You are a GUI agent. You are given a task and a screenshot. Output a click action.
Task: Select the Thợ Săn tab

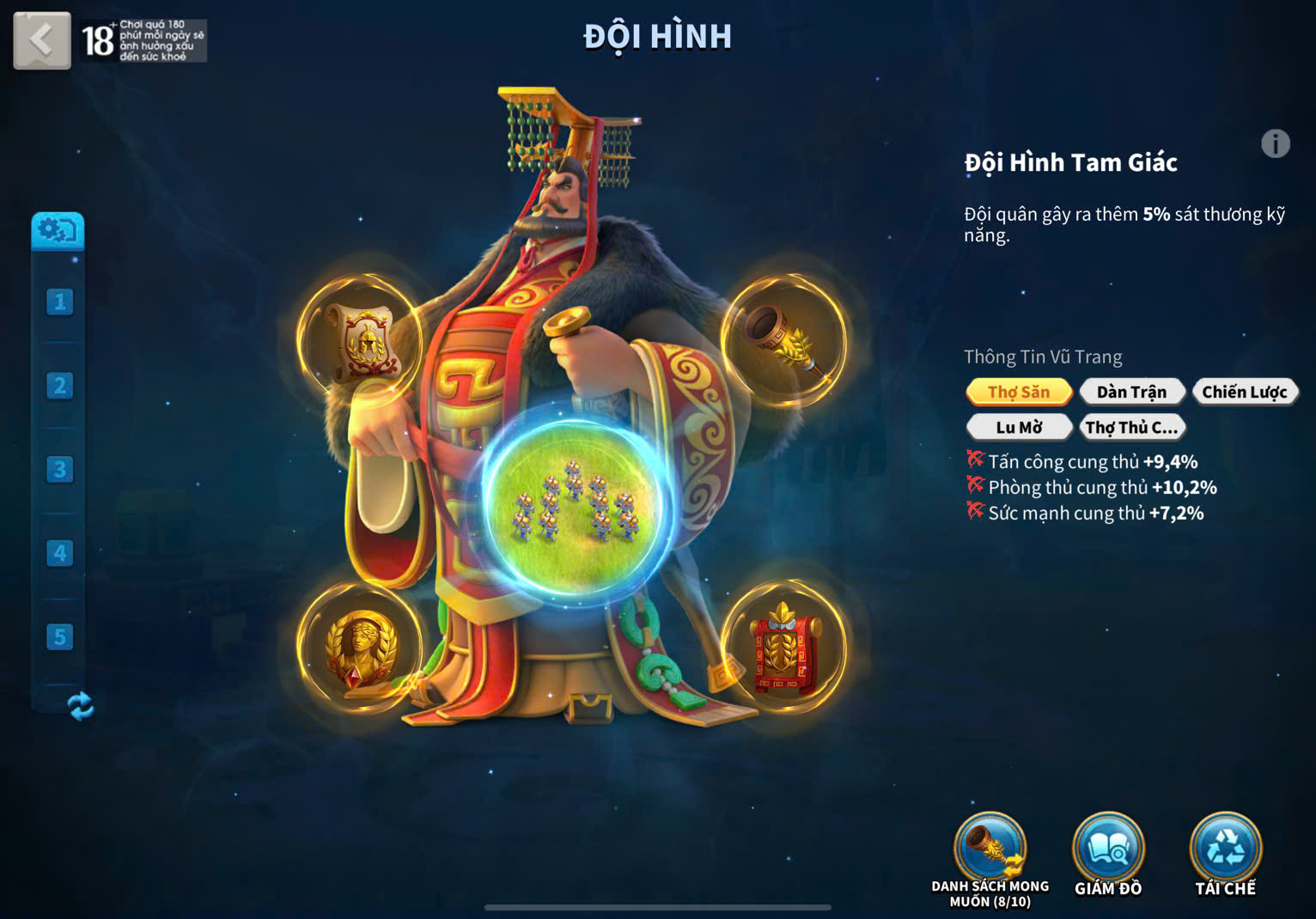click(x=1019, y=393)
